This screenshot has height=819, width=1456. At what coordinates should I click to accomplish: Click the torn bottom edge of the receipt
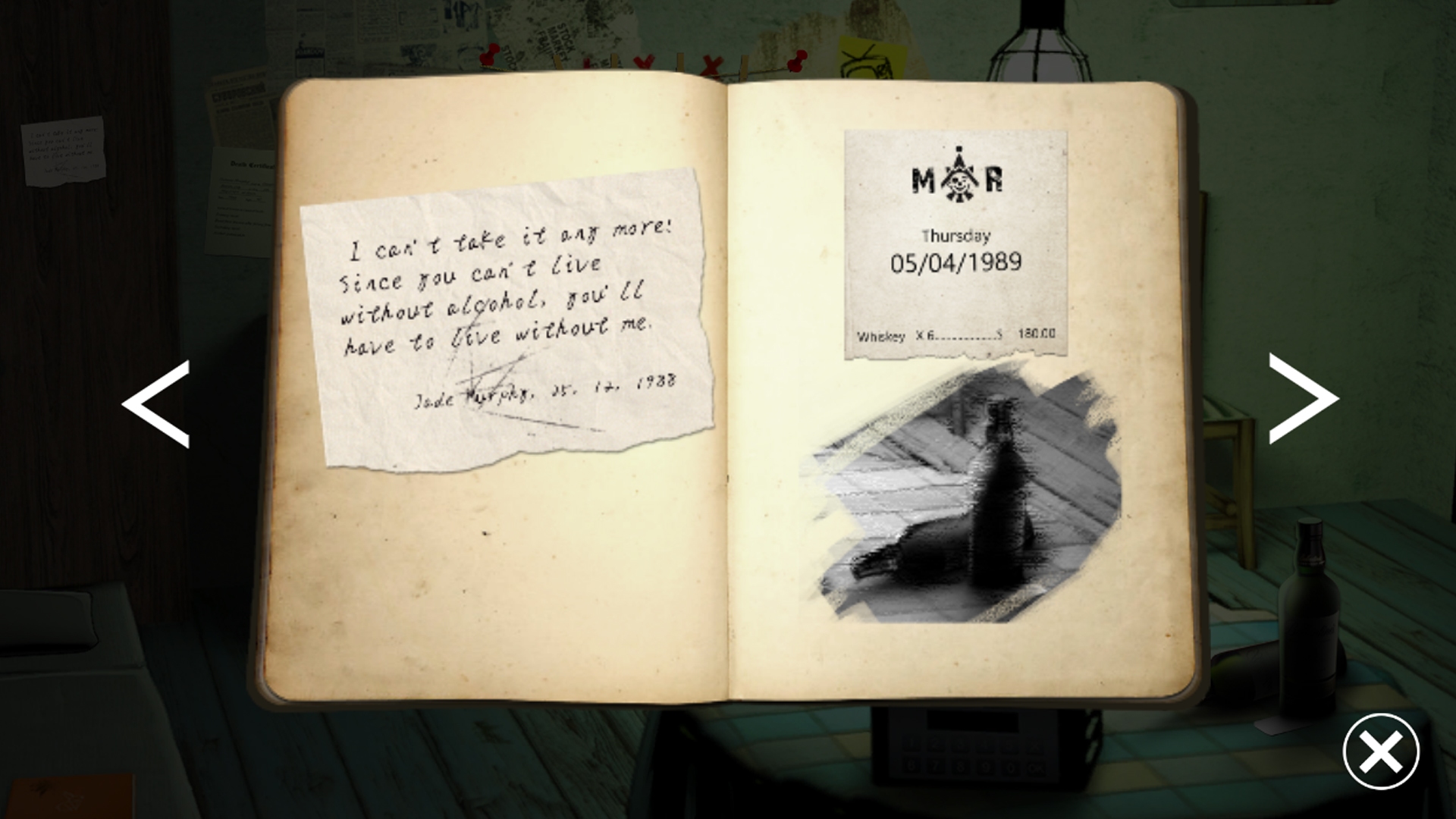tap(952, 356)
